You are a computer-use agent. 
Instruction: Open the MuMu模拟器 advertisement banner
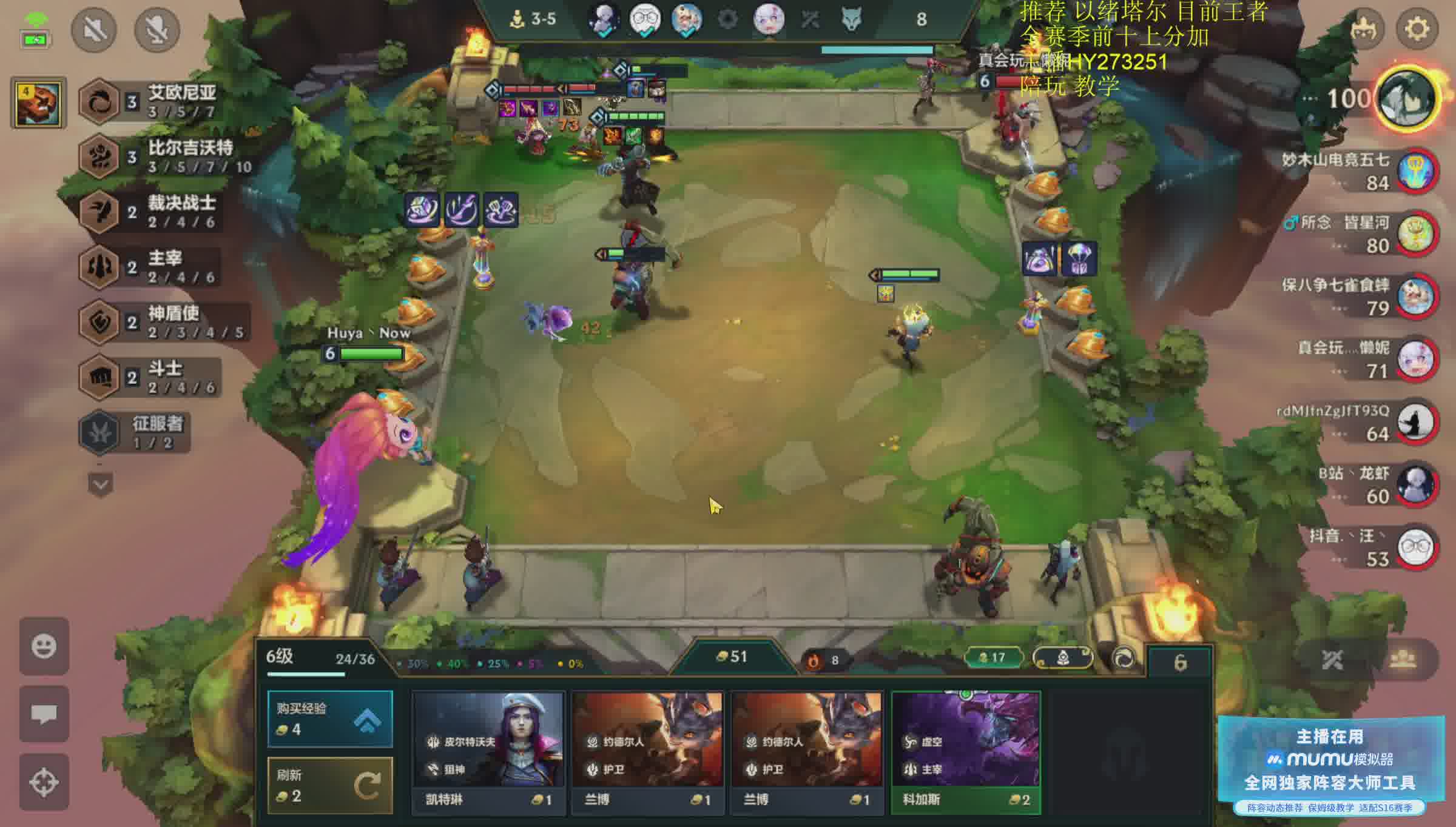[1330, 765]
